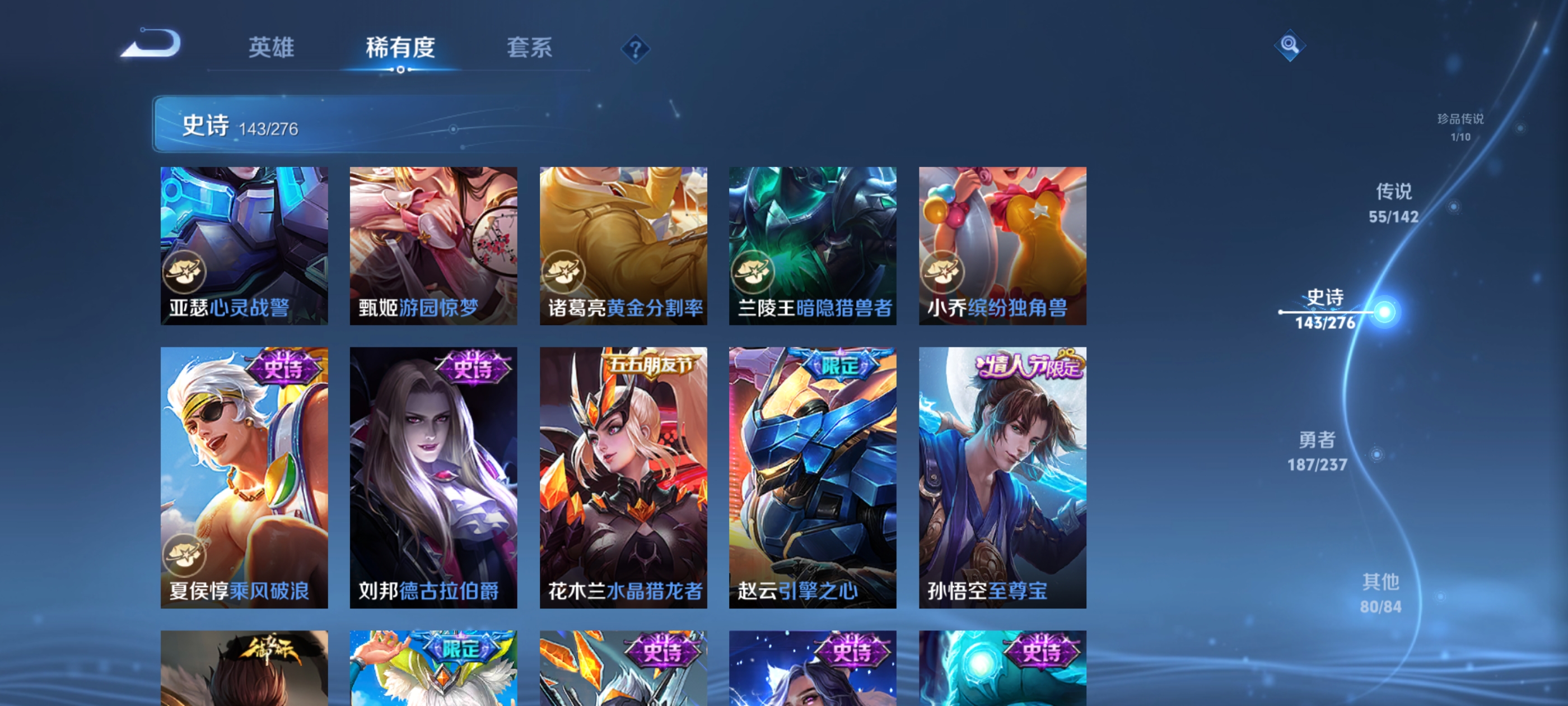Click the star badge on 诸葛亮黄金分割率 skin

(x=565, y=272)
